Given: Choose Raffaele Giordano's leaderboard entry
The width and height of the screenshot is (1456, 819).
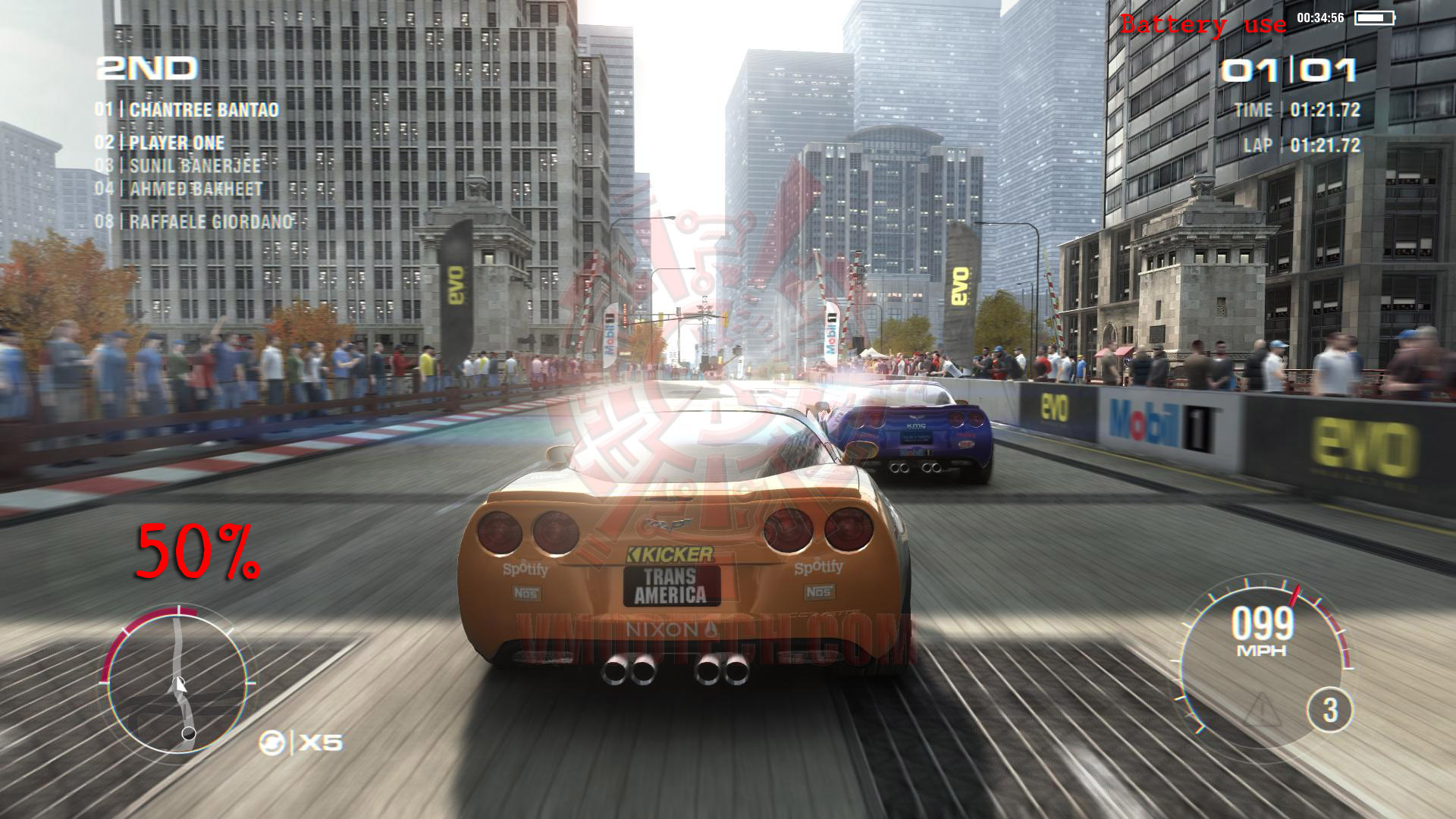Looking at the screenshot, I should (x=194, y=222).
